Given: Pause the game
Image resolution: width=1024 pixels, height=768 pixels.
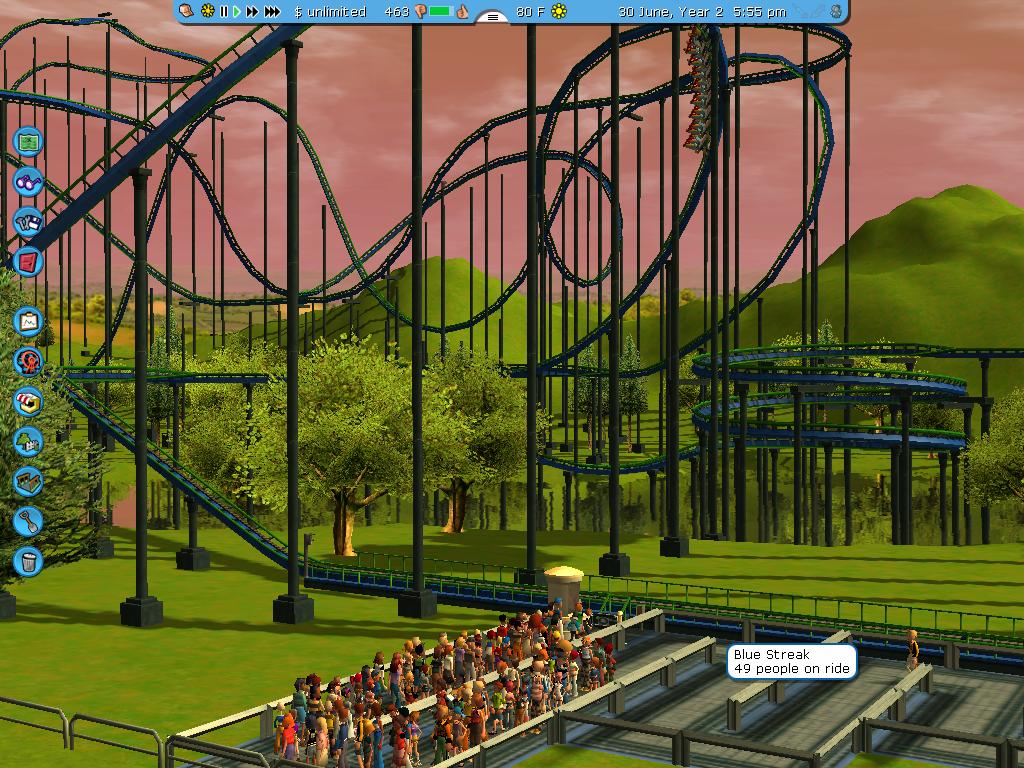Looking at the screenshot, I should [x=224, y=12].
